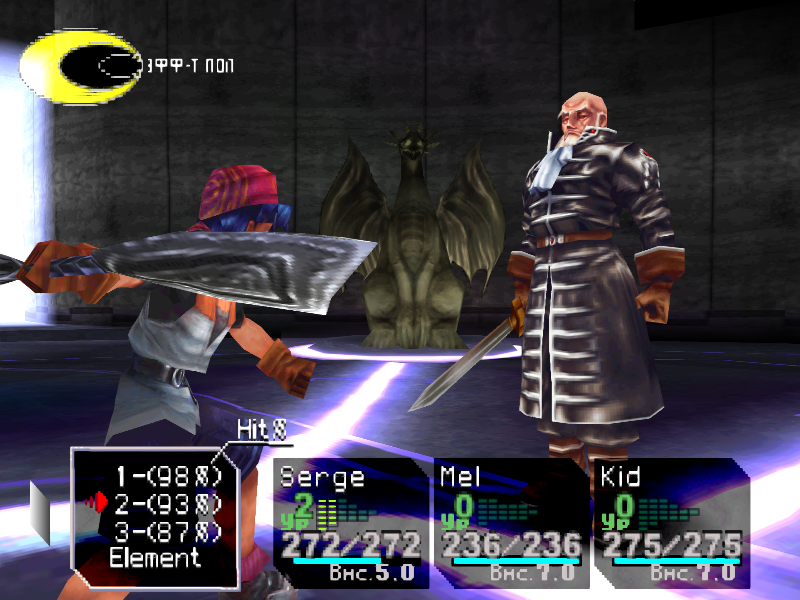Open the Element menu entry

point(155,558)
